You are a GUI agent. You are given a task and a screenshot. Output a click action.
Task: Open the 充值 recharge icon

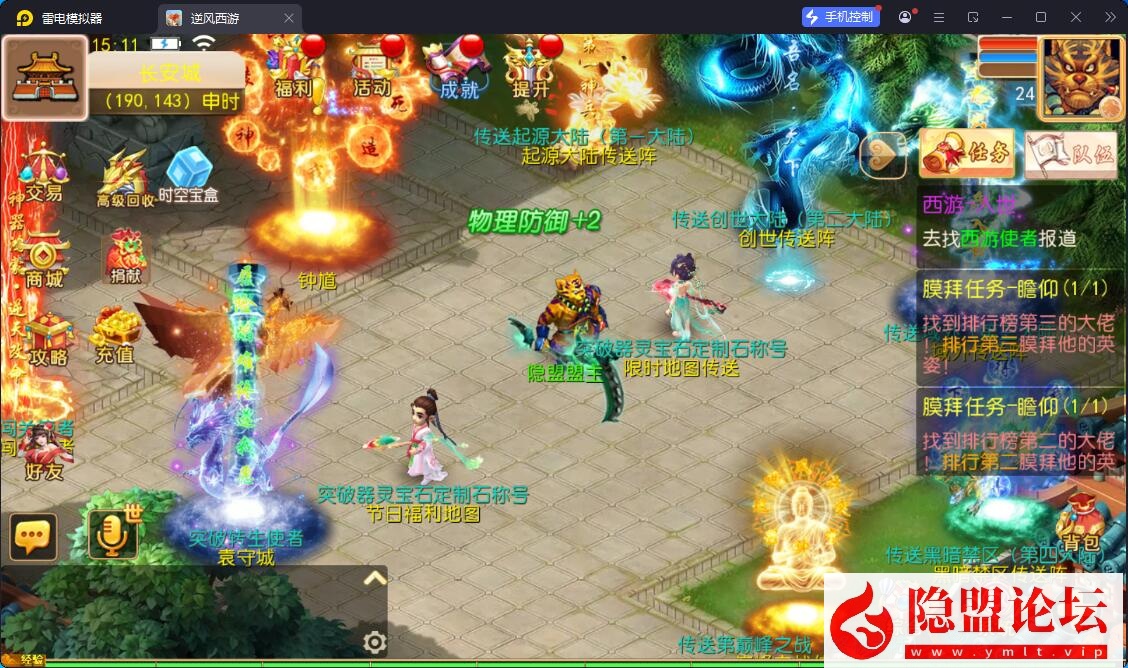coord(115,335)
